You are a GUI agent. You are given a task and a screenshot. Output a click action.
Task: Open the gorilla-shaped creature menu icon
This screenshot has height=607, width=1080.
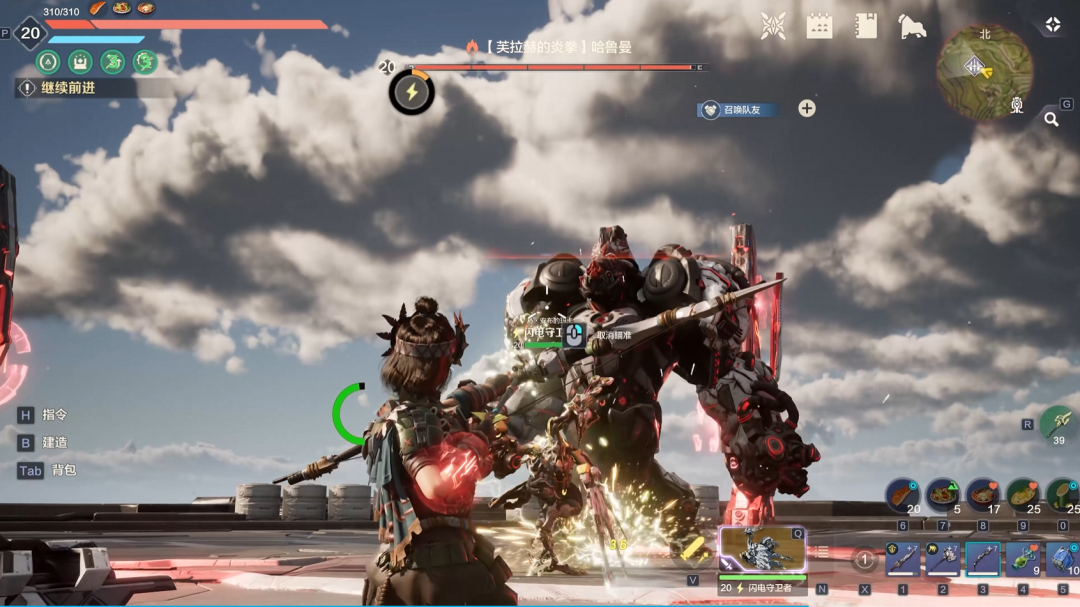[912, 26]
